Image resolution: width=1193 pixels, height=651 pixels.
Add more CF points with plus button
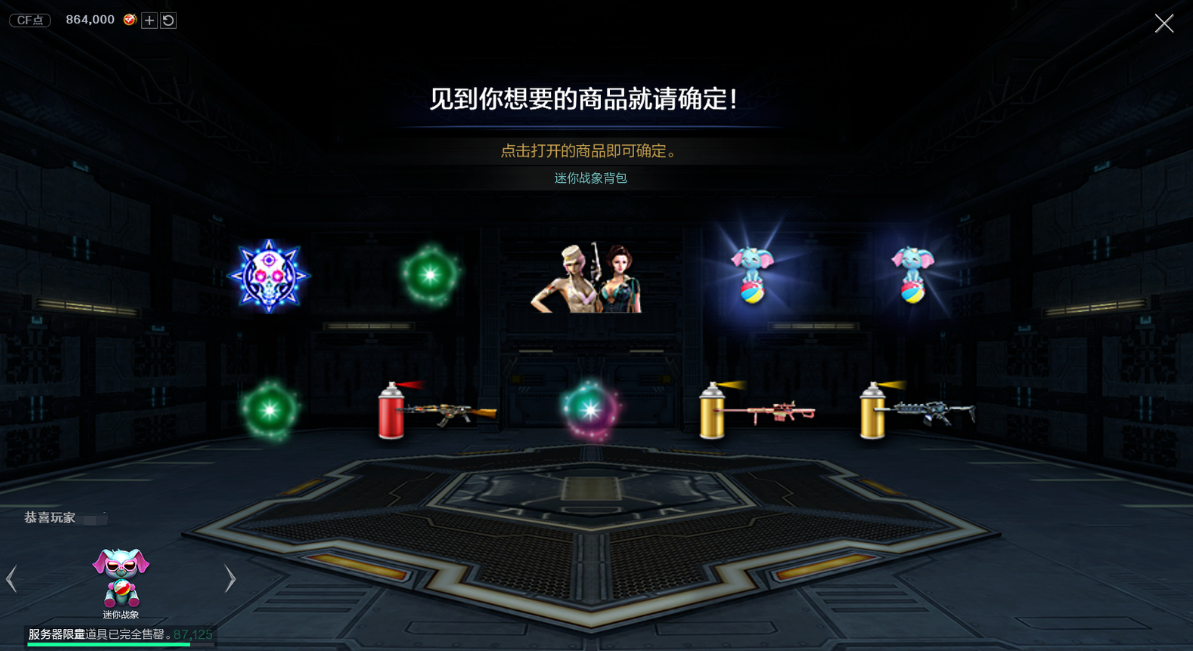(149, 20)
